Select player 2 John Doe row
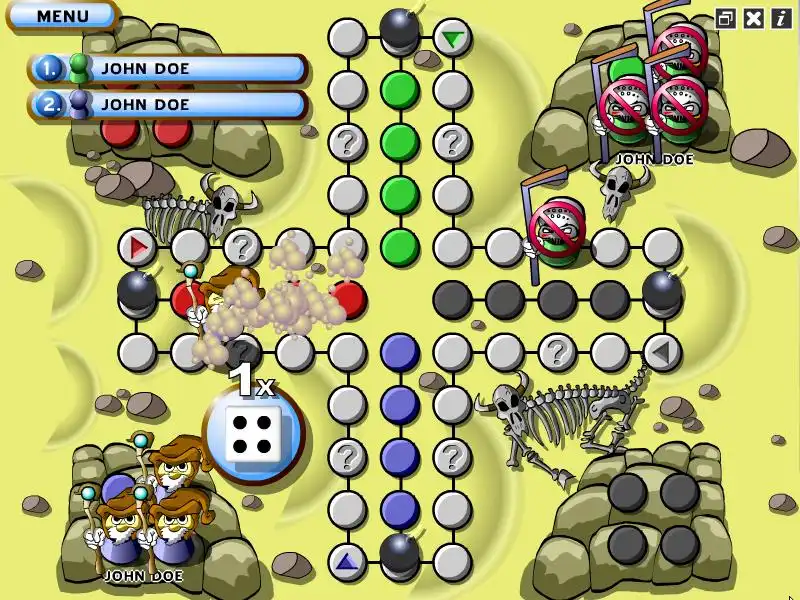The image size is (800, 600). [x=168, y=104]
